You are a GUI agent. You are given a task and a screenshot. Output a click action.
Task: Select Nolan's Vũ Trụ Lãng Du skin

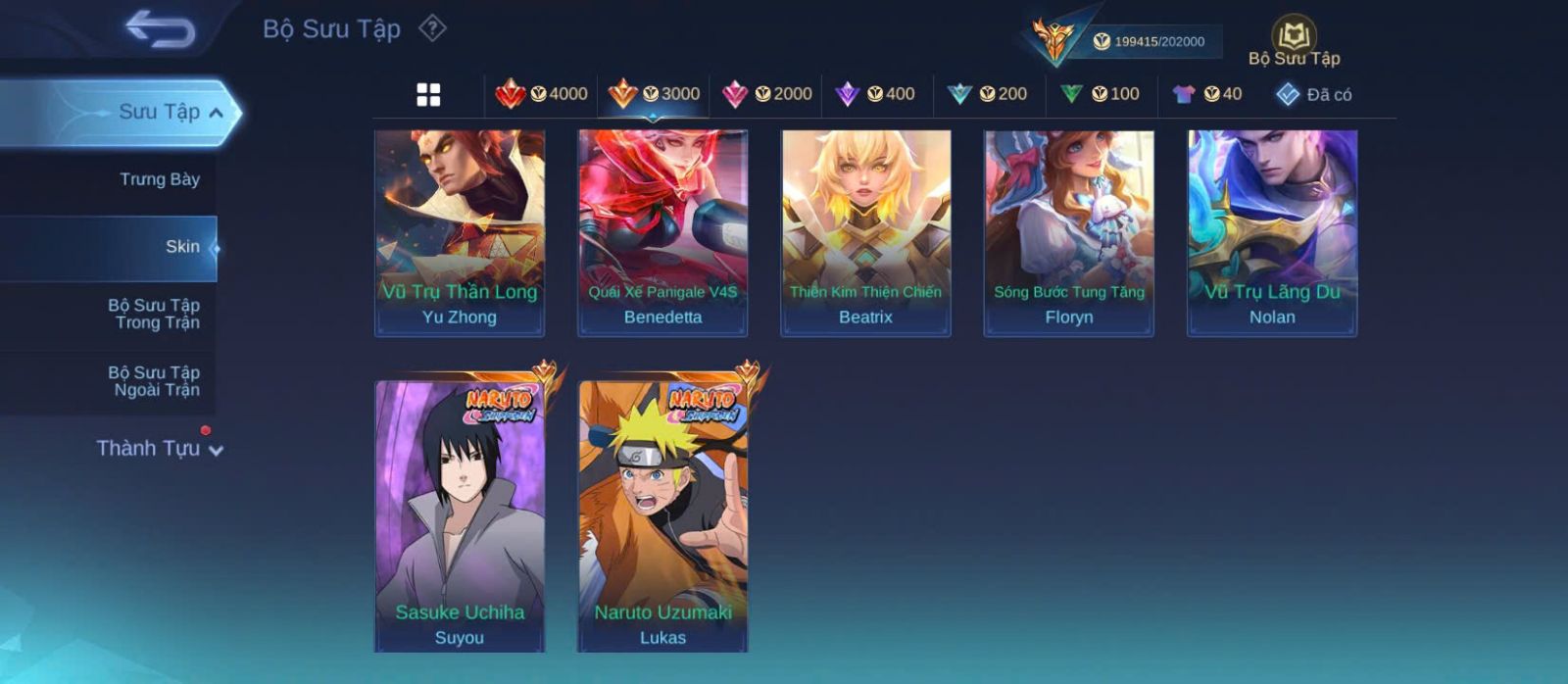[1272, 233]
